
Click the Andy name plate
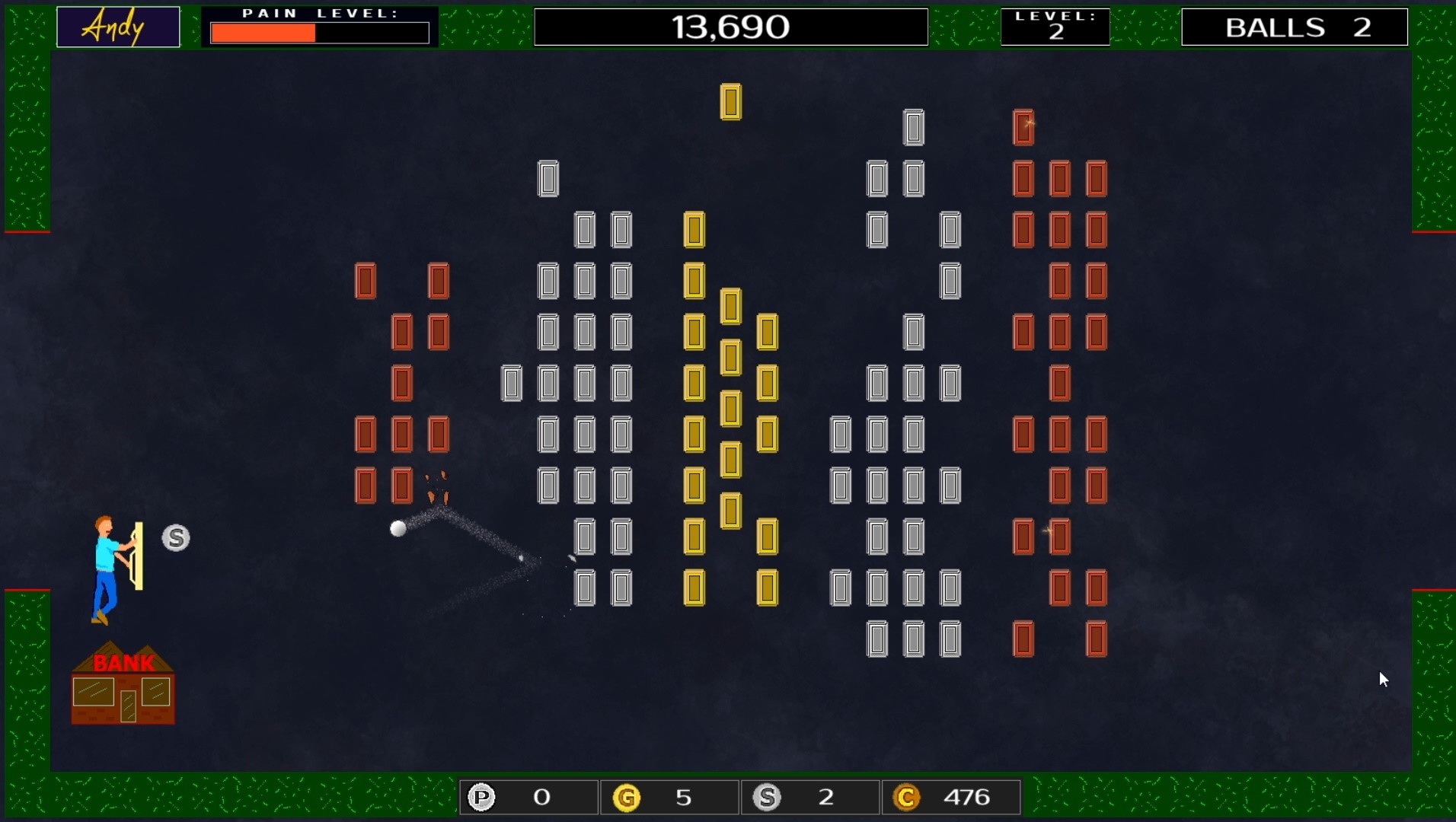(x=117, y=27)
